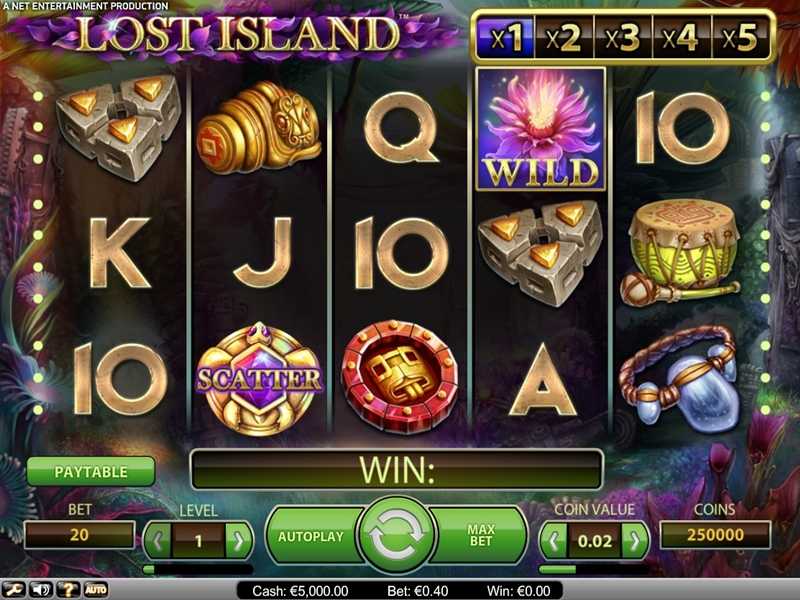The height and width of the screenshot is (600, 800).
Task: Increase the bet level
Action: [238, 542]
